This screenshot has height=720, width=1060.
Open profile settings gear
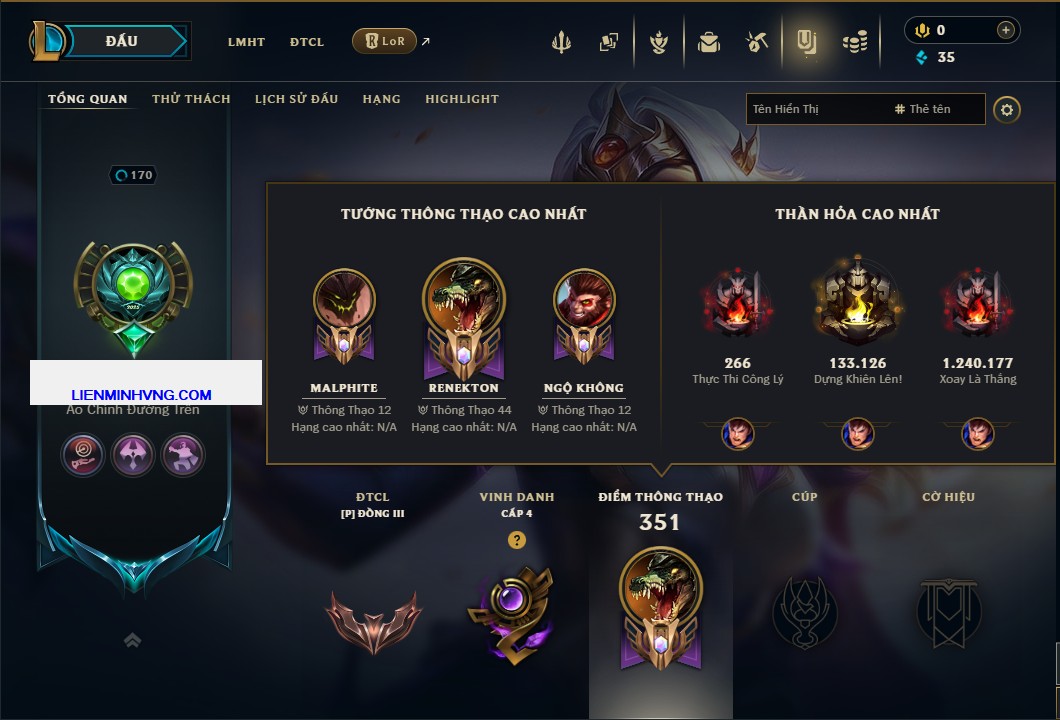tap(1007, 109)
